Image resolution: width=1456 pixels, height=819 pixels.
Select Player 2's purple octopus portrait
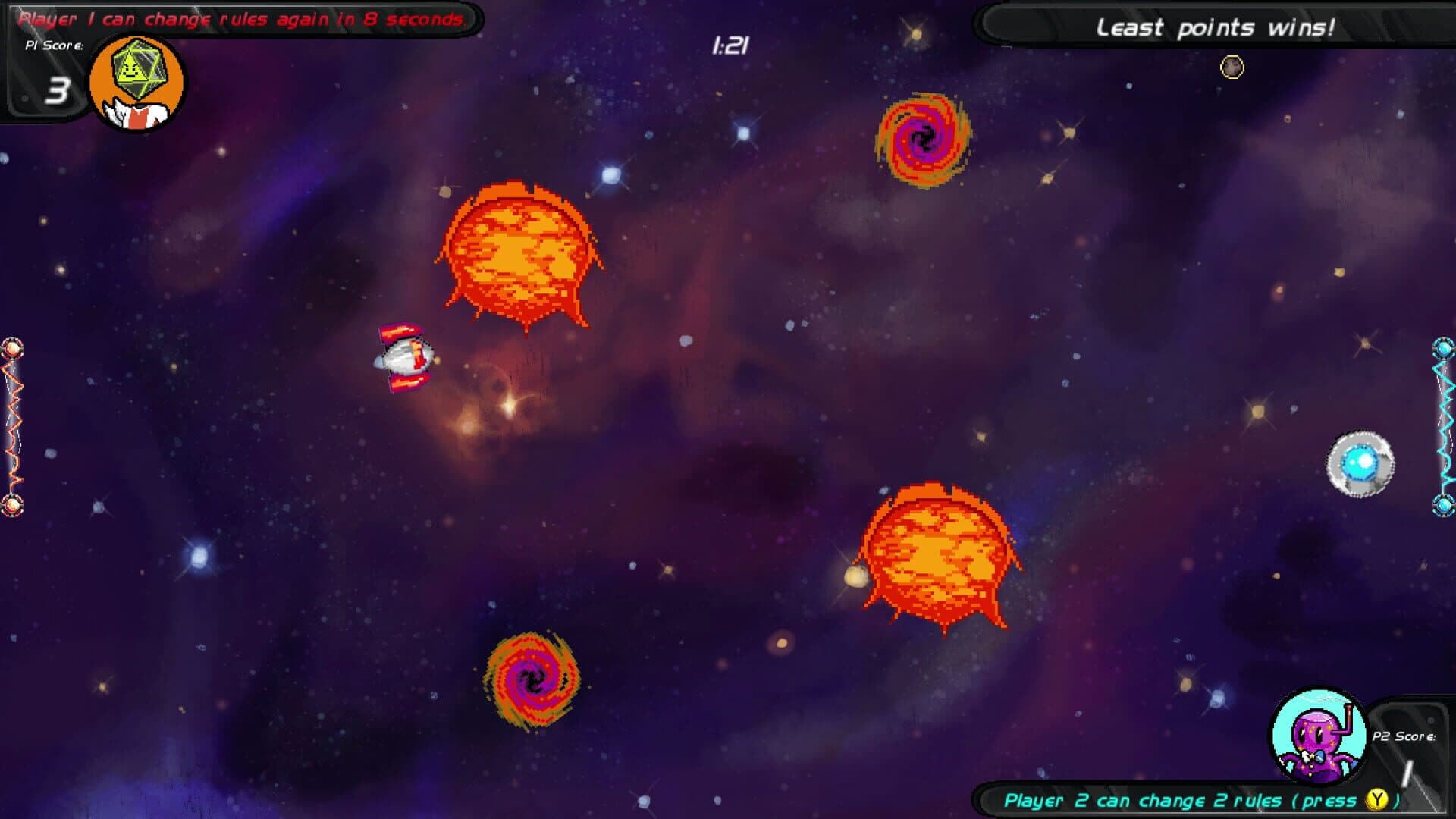[1319, 736]
